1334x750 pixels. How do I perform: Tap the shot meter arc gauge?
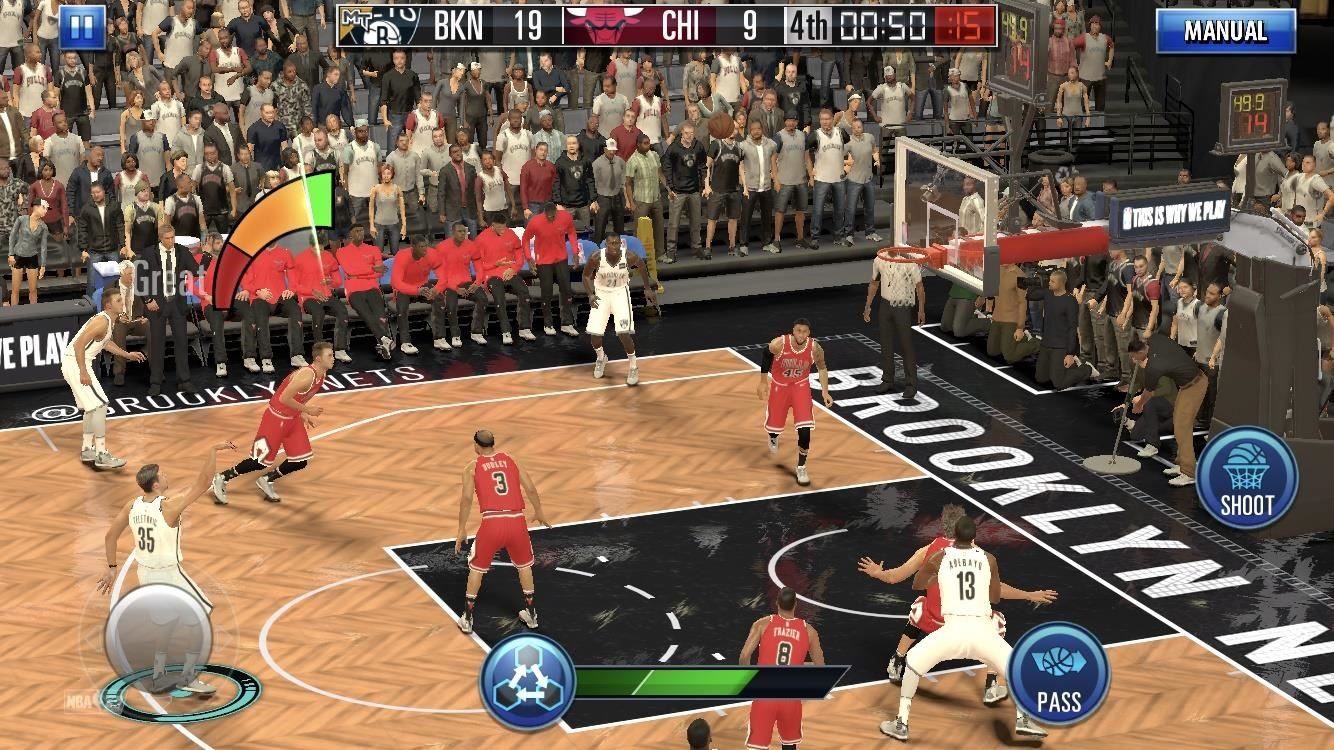pos(273,230)
